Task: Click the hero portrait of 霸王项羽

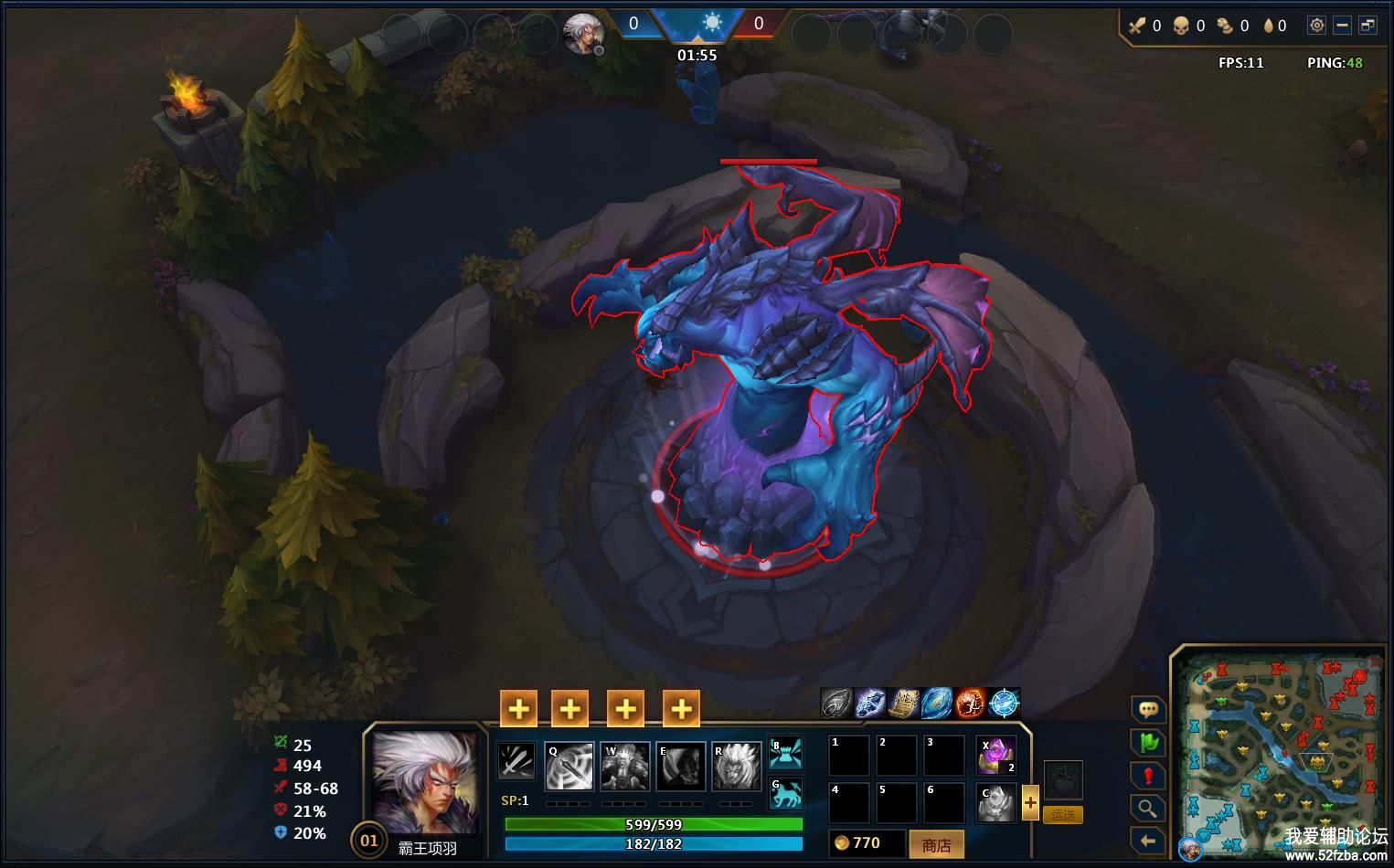Action: [x=425, y=782]
